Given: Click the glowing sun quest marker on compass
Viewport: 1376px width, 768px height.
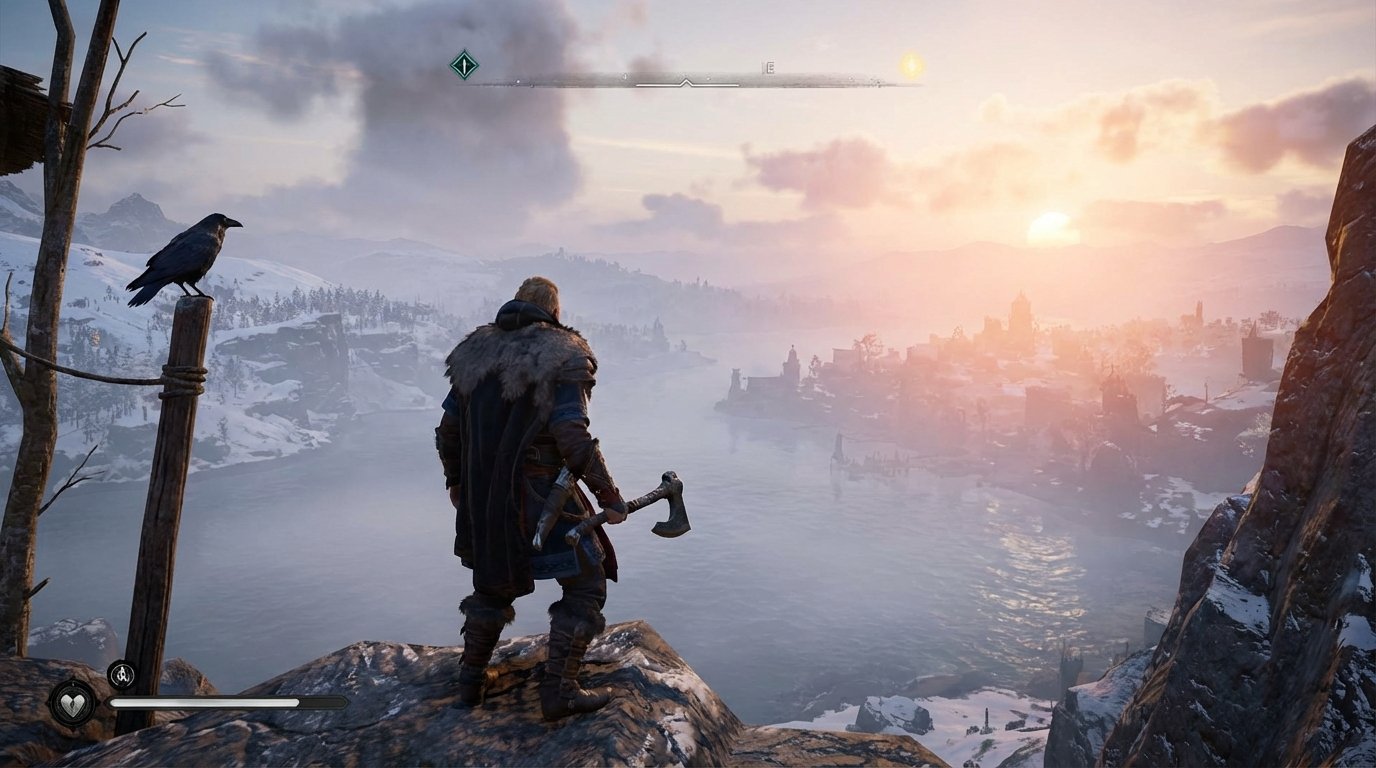Looking at the screenshot, I should (x=910, y=68).
